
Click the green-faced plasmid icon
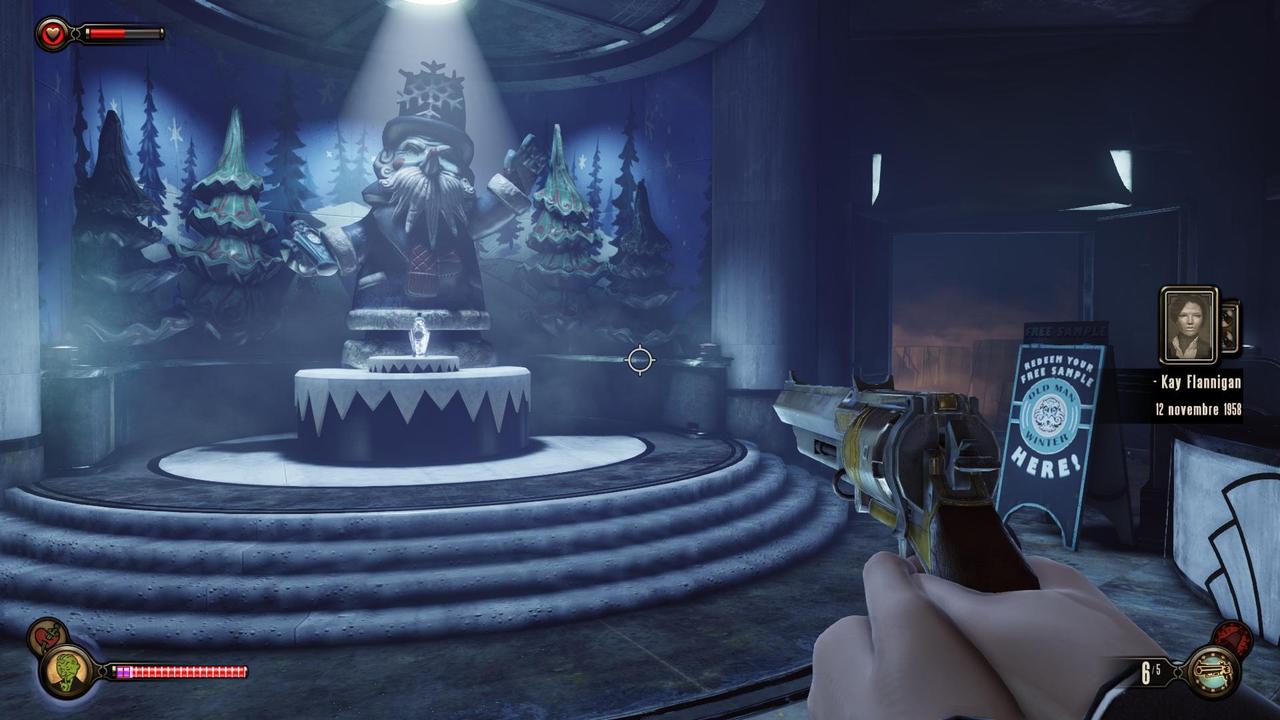point(66,671)
